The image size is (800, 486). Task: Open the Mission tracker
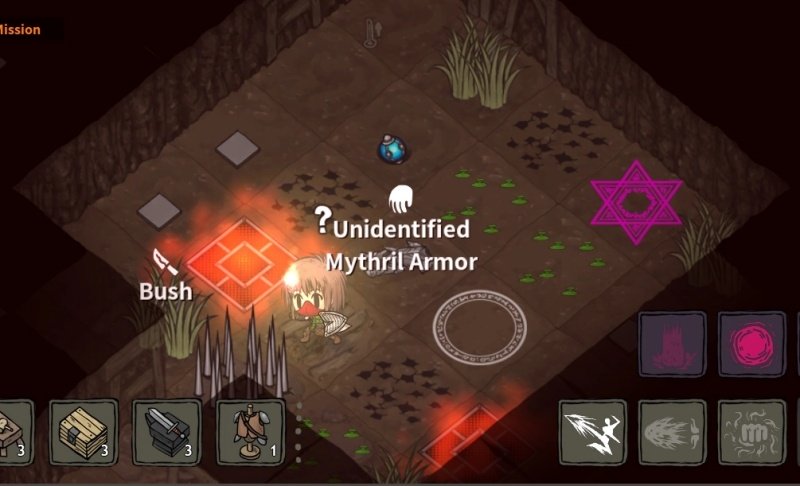(x=22, y=30)
